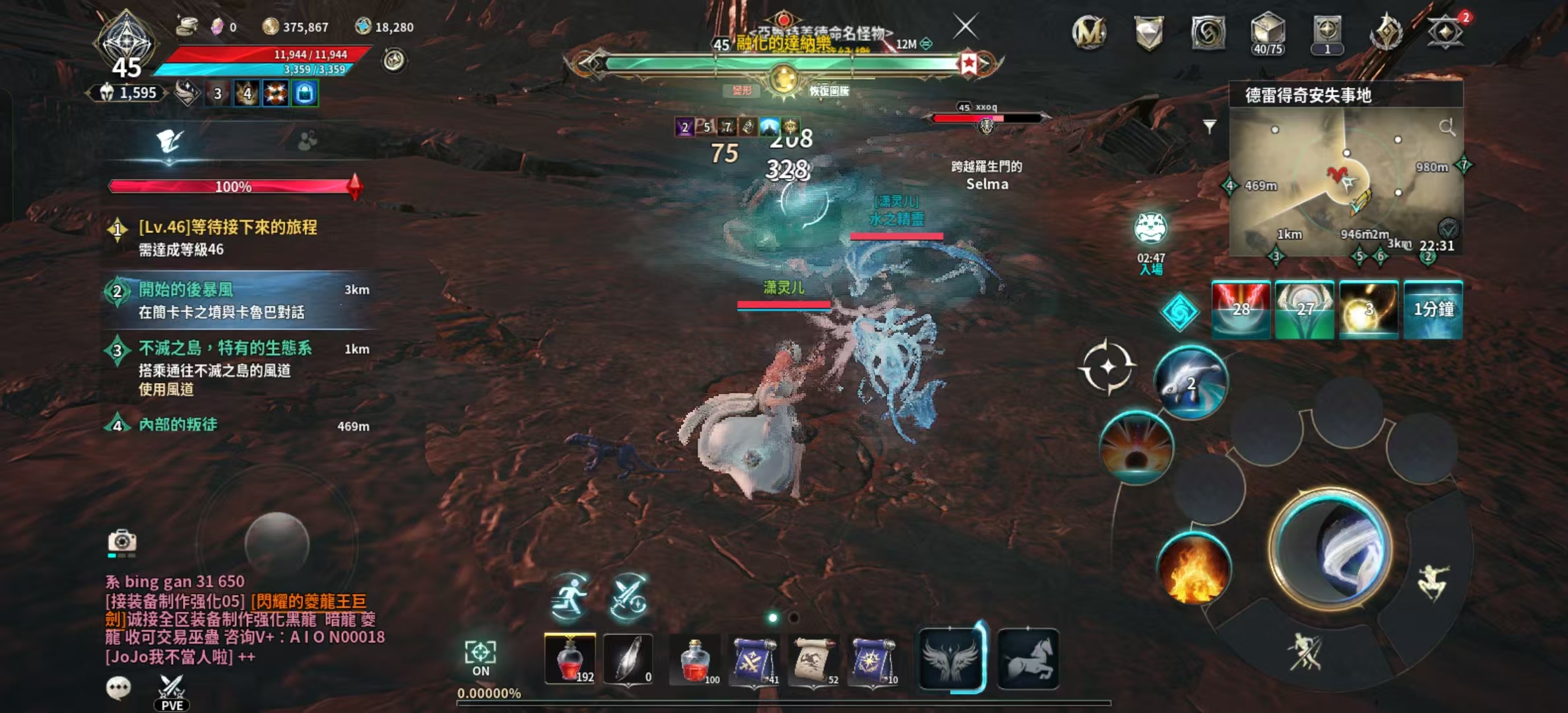1568x713 pixels.
Task: Open the chat speech bubble button
Action: 119,688
